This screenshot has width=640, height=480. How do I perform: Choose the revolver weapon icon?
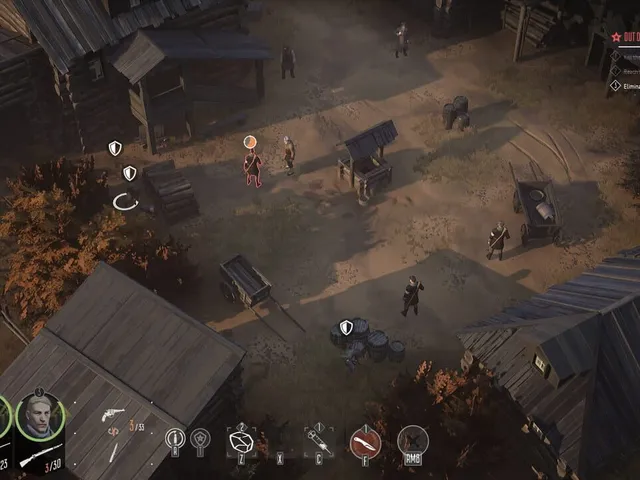[x=113, y=413]
